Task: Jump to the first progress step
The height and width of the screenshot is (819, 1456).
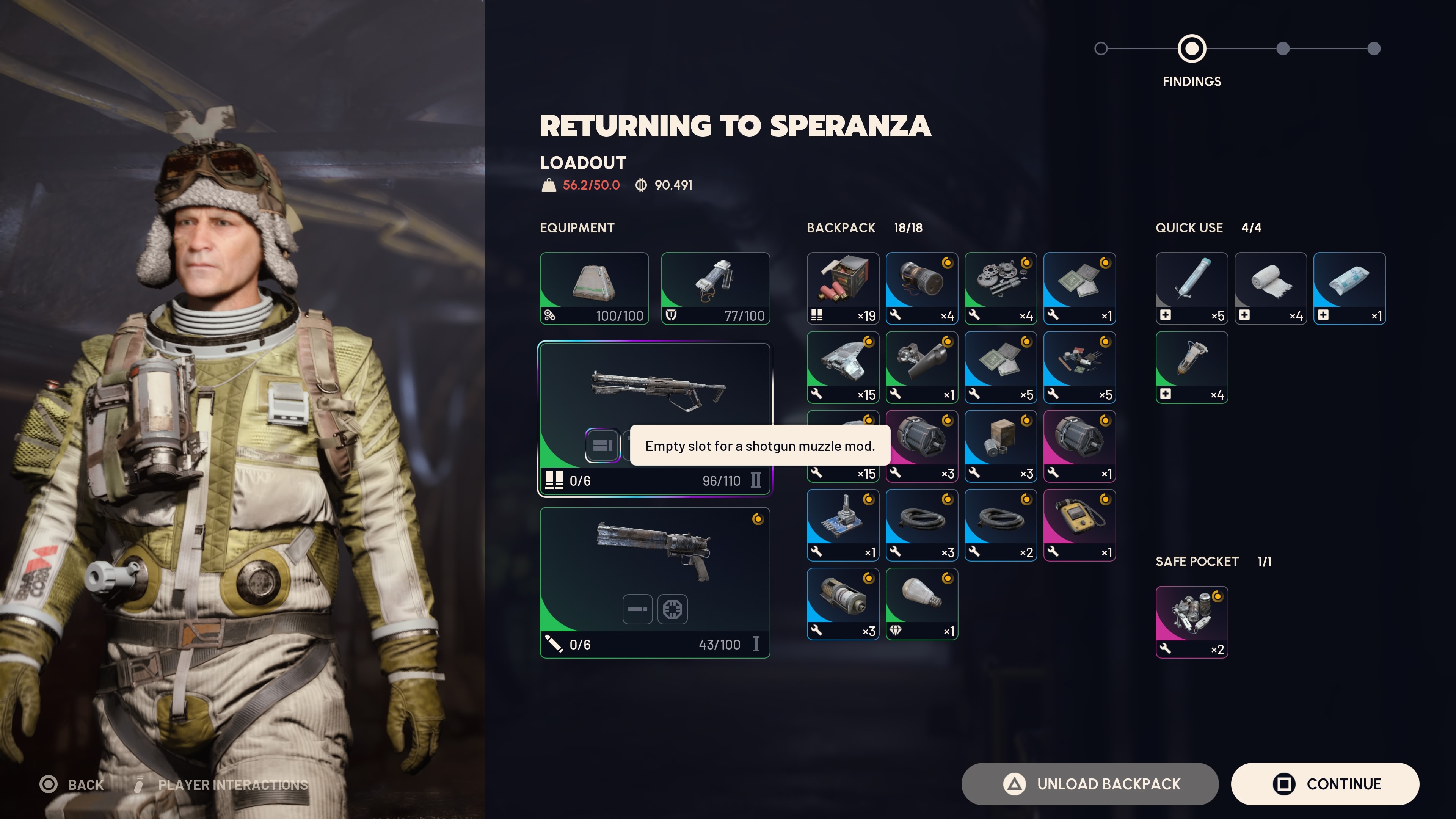Action: coord(1100,49)
